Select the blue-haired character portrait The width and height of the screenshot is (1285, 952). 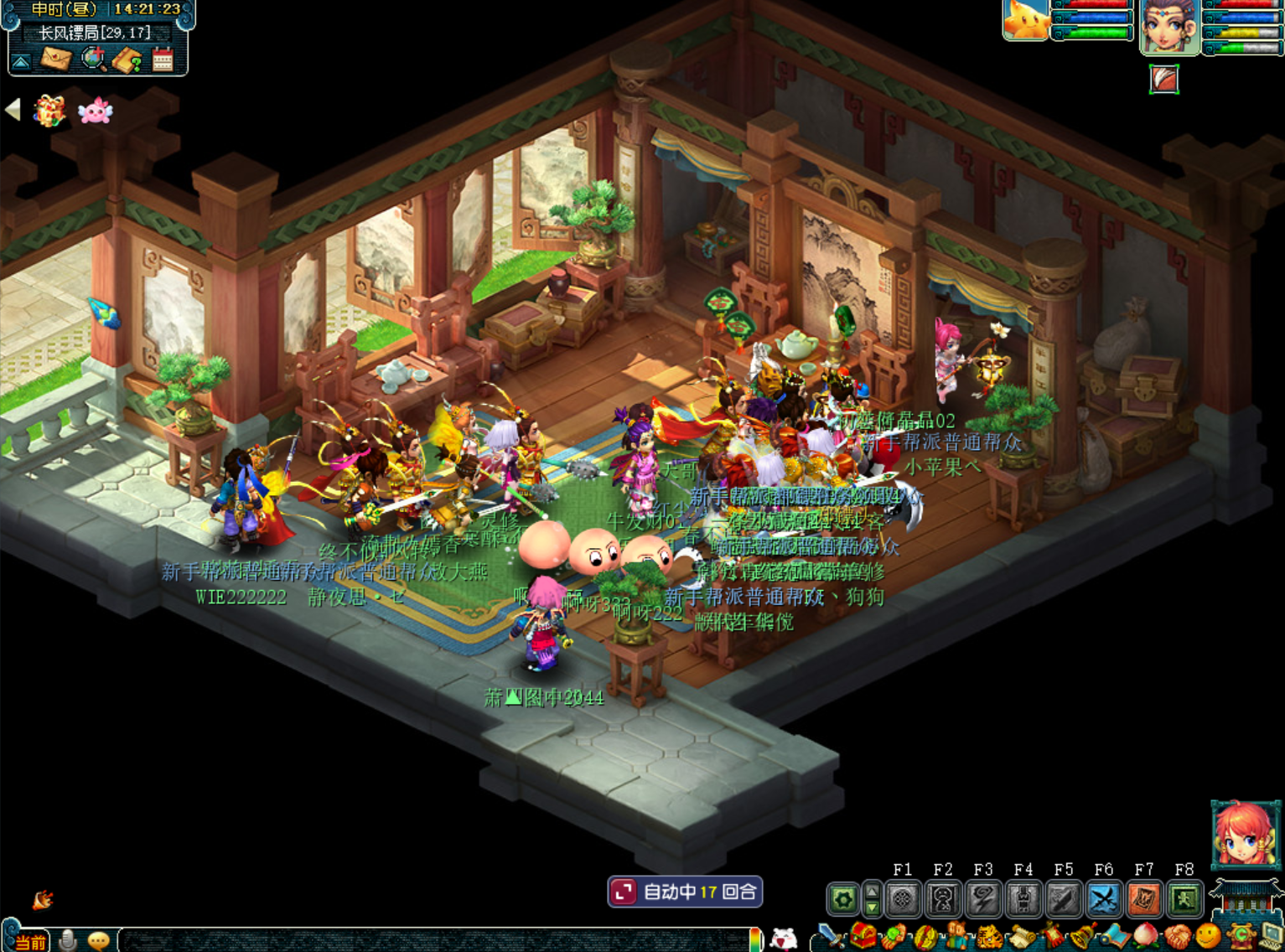point(1170,27)
